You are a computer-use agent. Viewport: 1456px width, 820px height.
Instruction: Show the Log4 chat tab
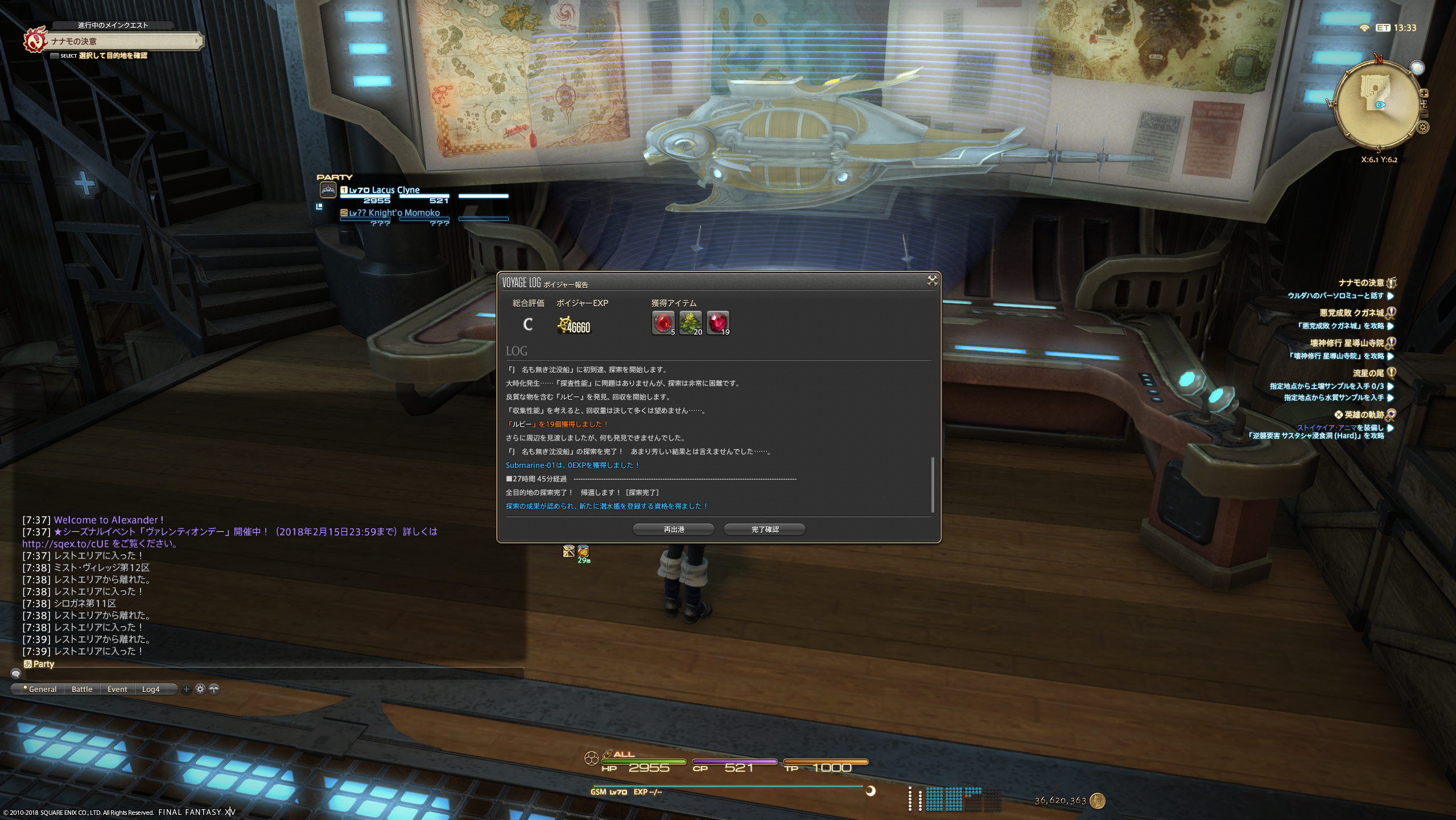[151, 689]
